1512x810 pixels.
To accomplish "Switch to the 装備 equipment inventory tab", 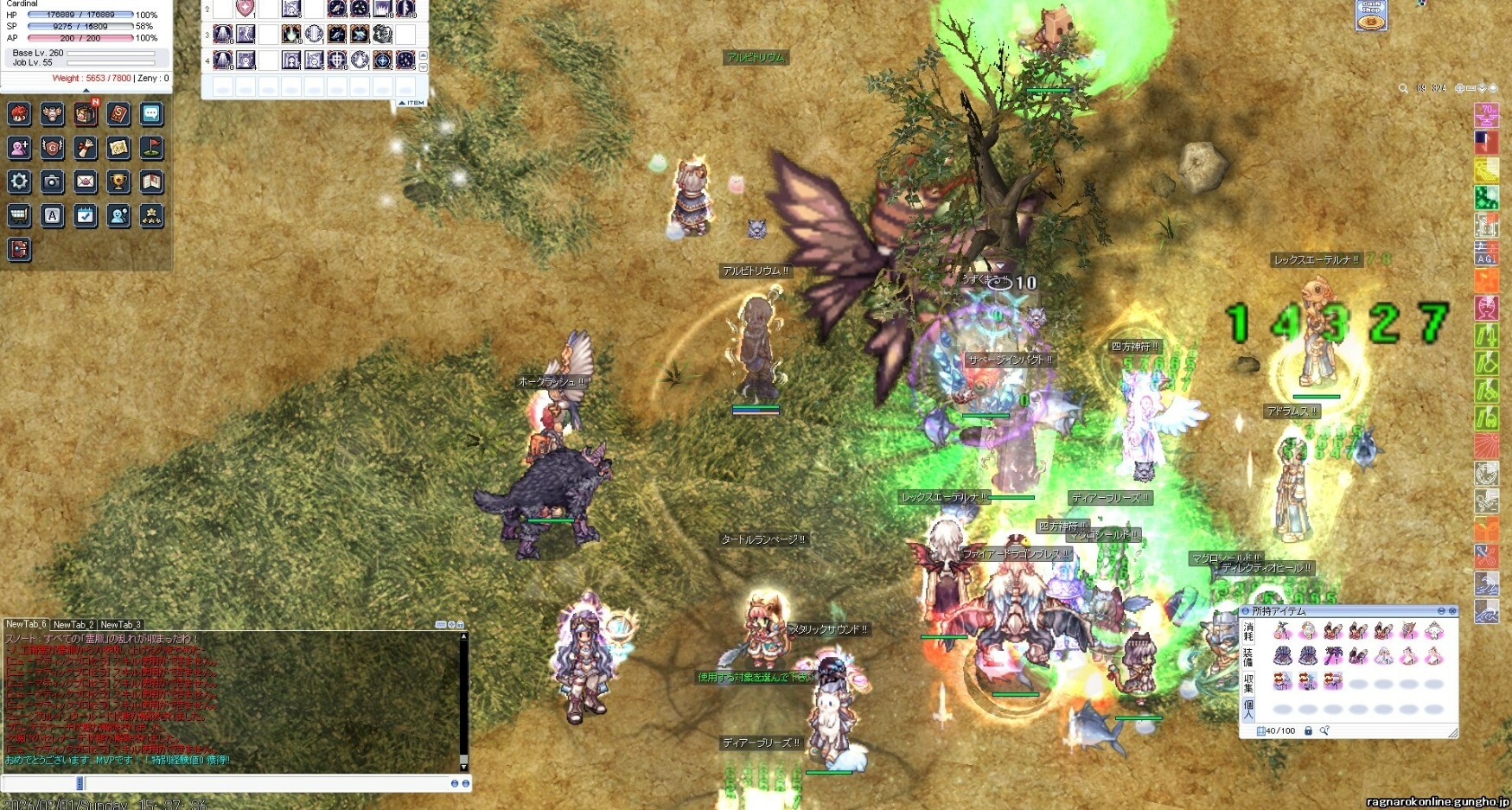I will (1247, 657).
